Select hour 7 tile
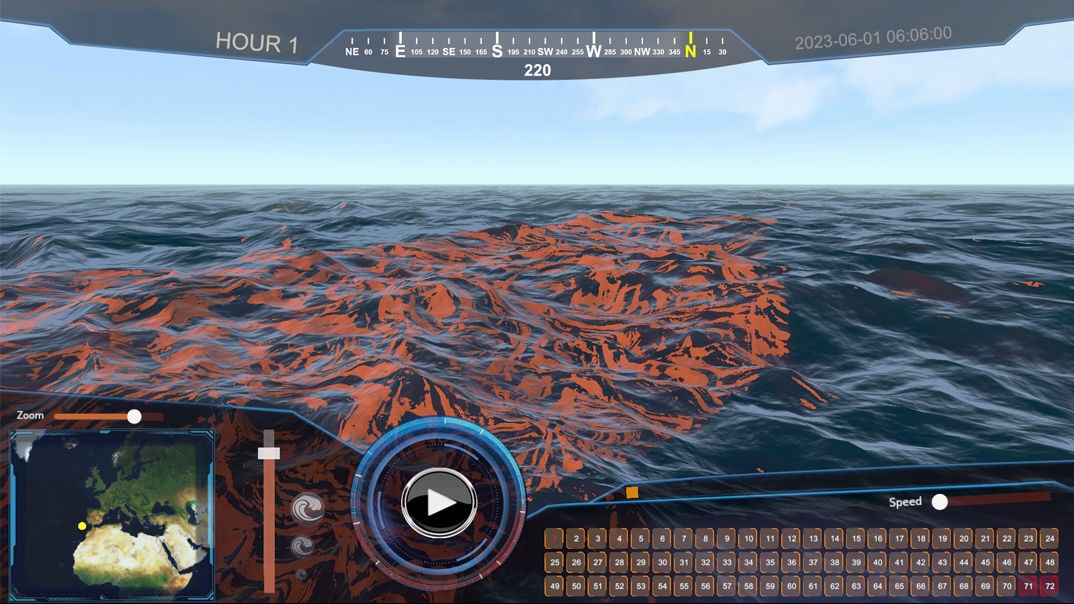The image size is (1074, 604). pyautogui.click(x=683, y=539)
